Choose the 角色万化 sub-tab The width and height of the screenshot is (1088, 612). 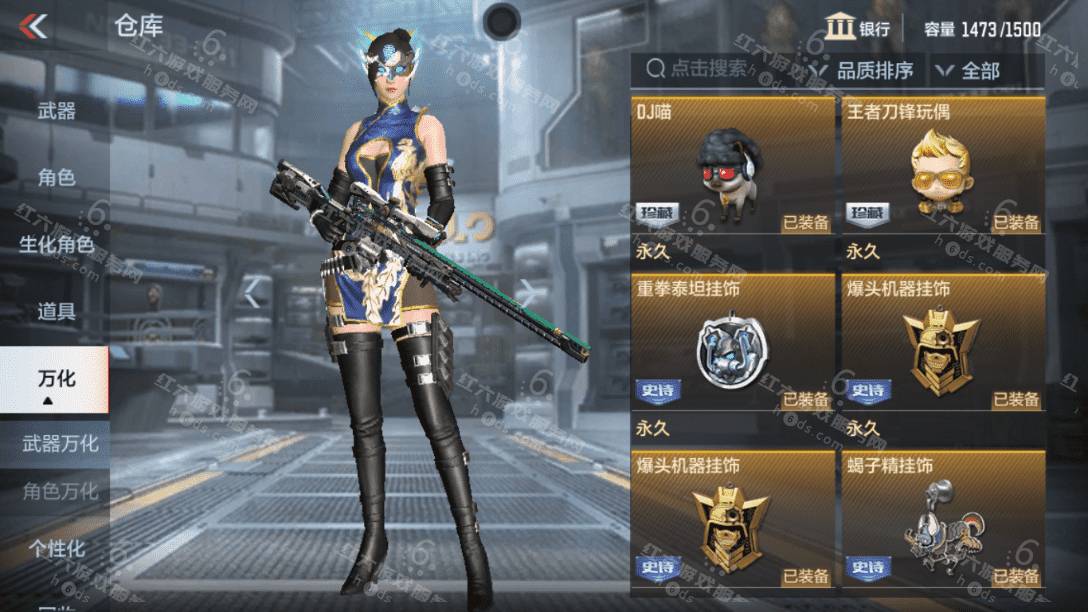tap(60, 491)
